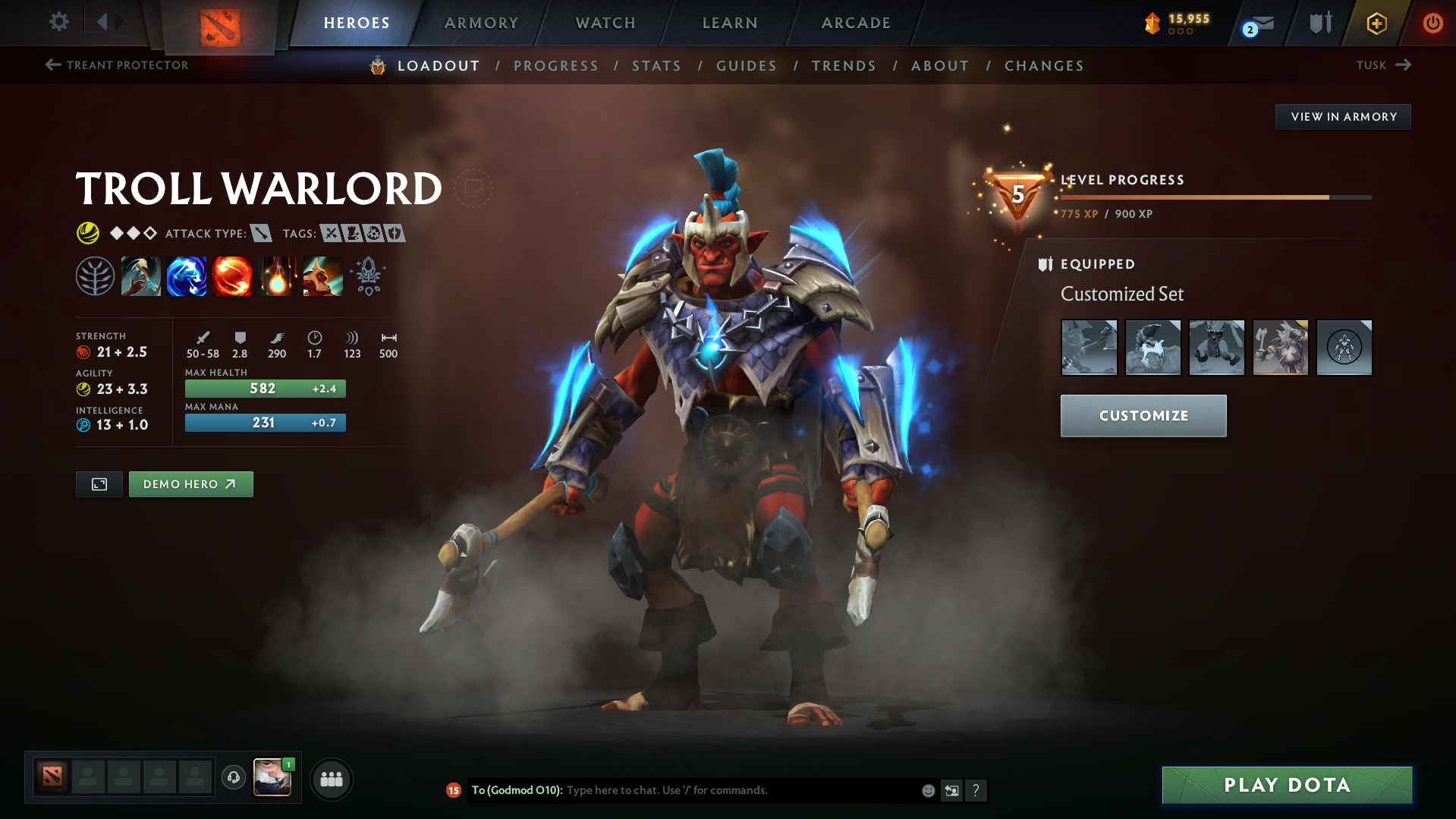This screenshot has width=1456, height=819.
Task: Click the chat help question mark toggle
Action: pyautogui.click(x=976, y=790)
